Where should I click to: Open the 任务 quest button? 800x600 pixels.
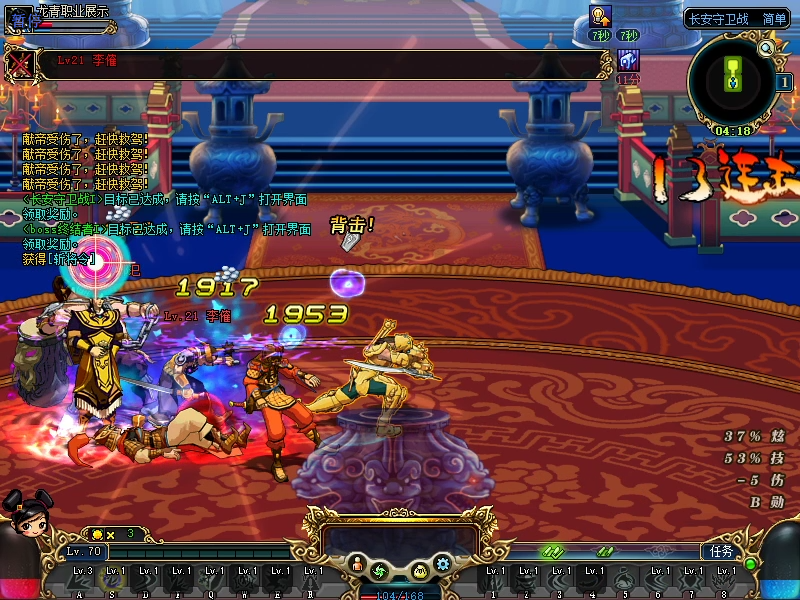click(719, 551)
